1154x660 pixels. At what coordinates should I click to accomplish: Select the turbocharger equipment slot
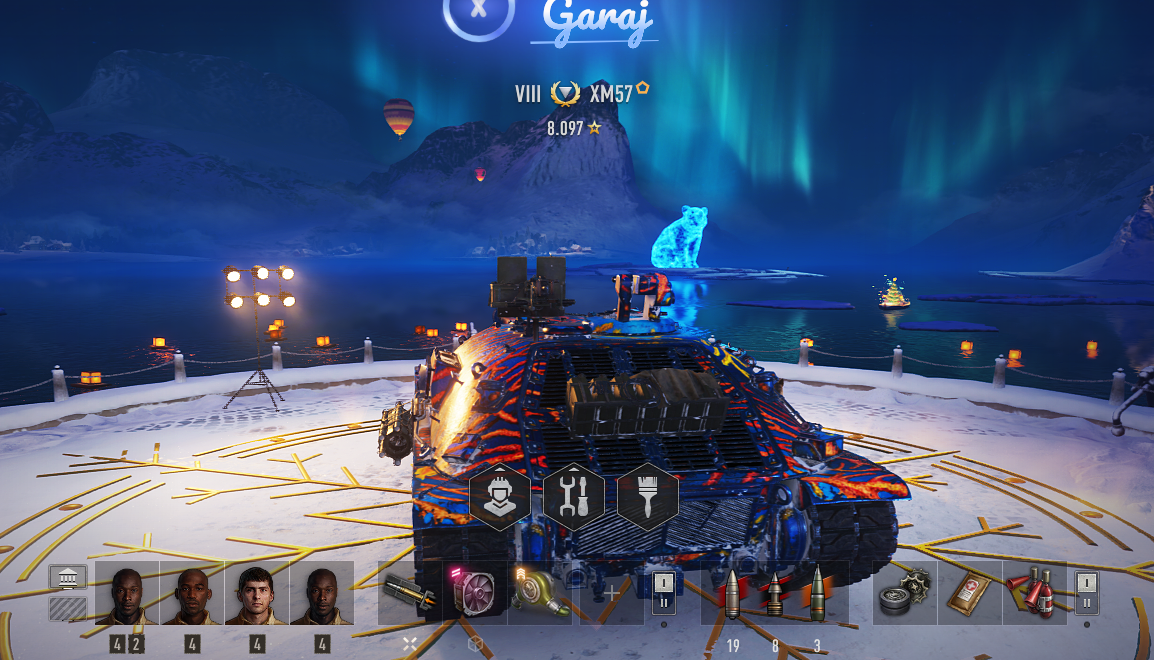pos(540,593)
